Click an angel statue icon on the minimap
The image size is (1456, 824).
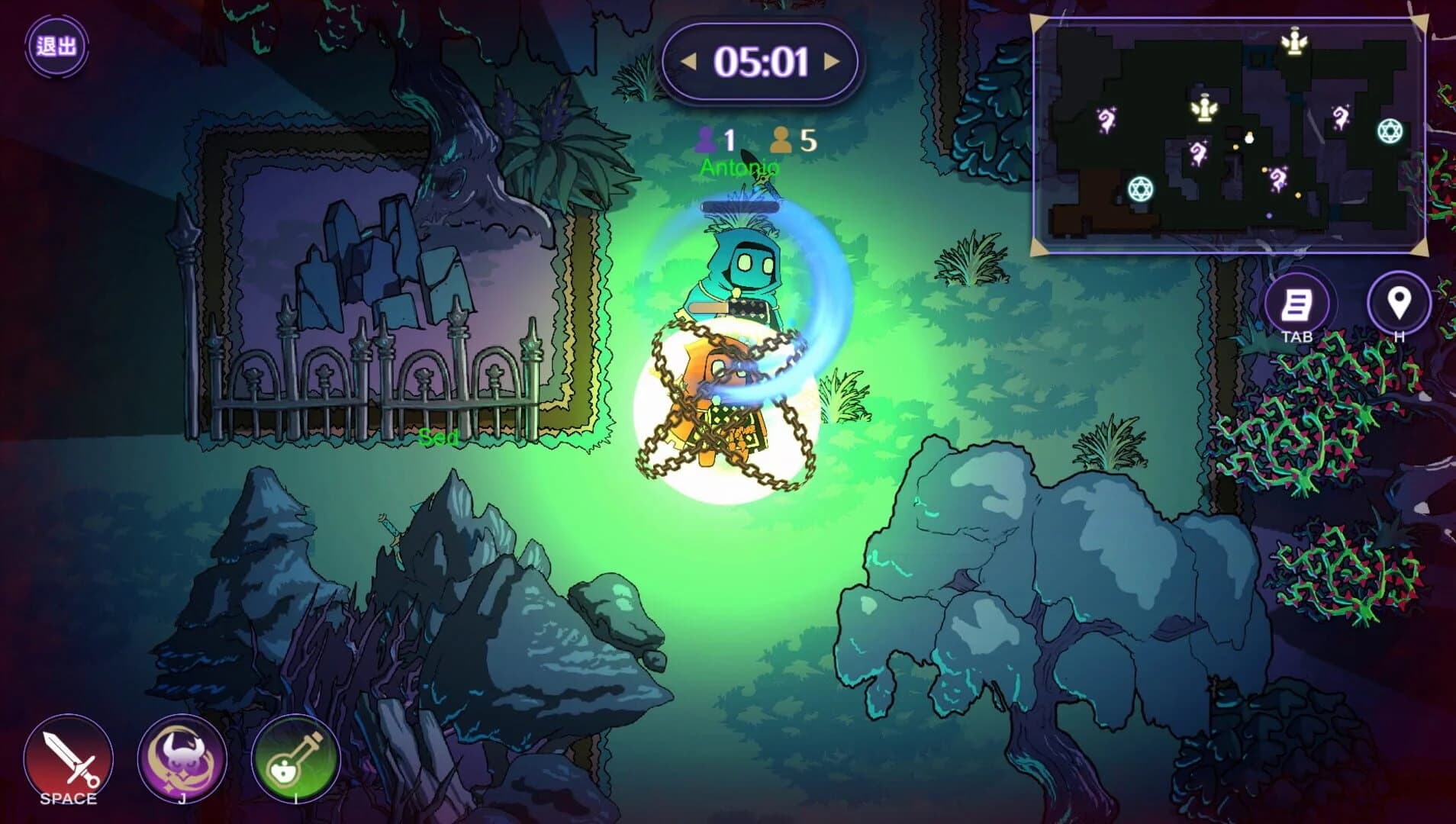(1295, 43)
